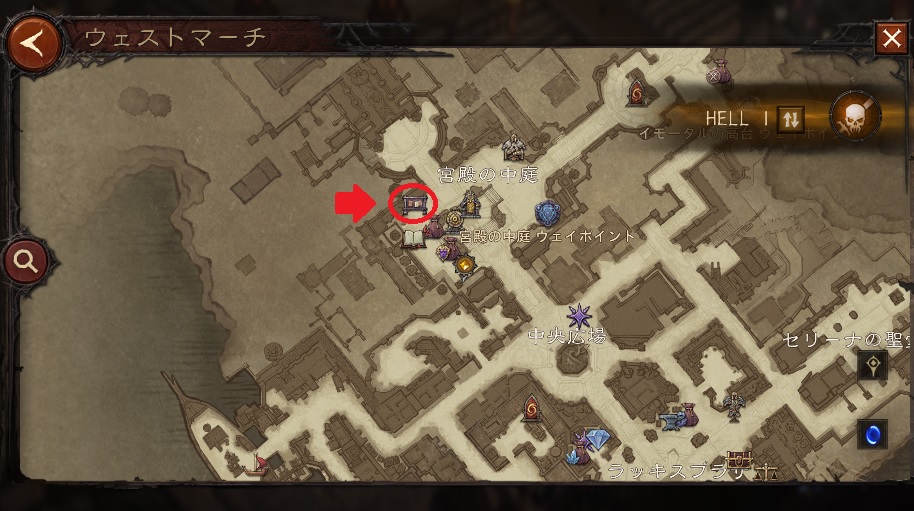The width and height of the screenshot is (914, 511).
Task: Select the blacksmith anvil marker
Action: point(667,421)
